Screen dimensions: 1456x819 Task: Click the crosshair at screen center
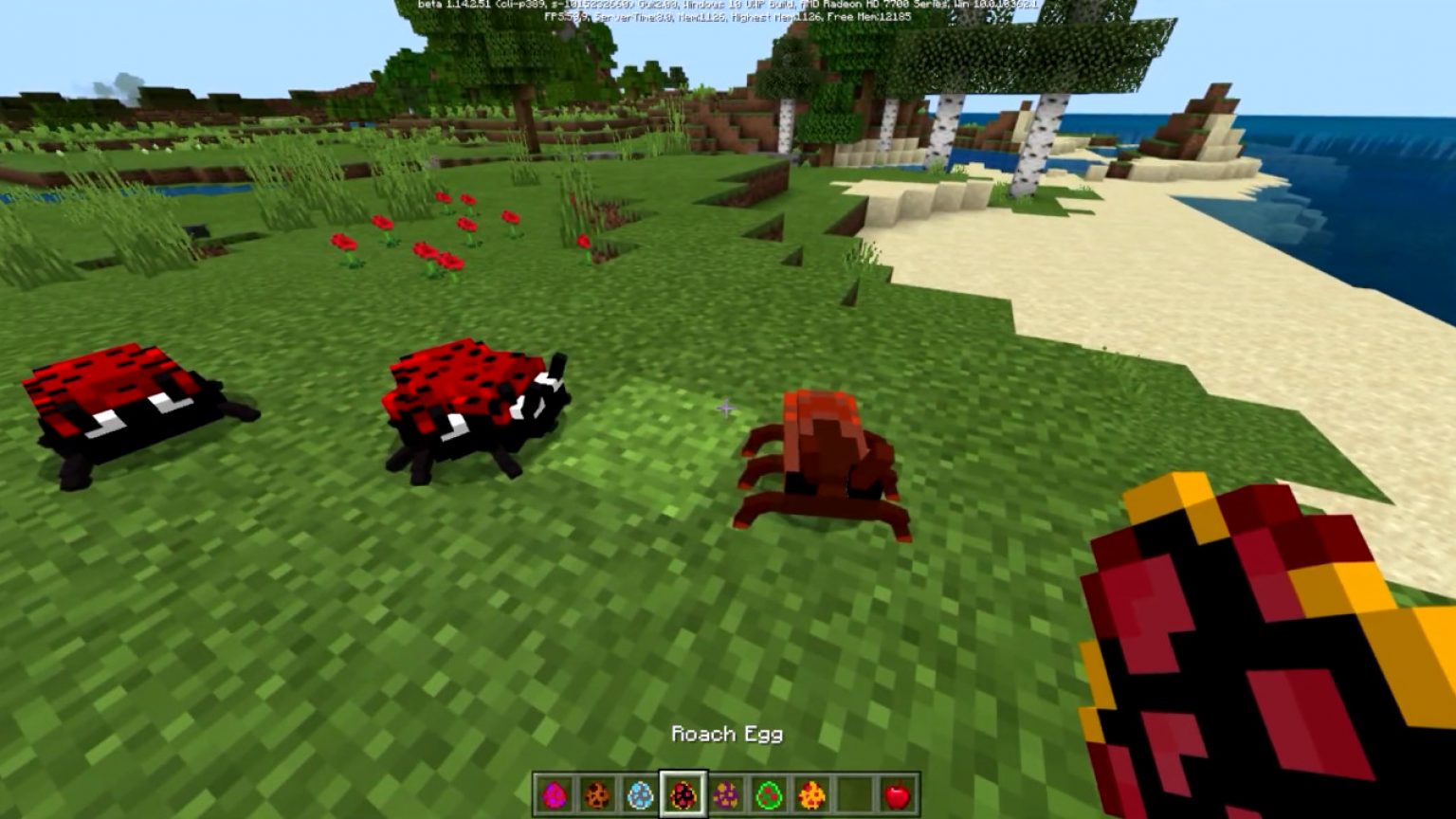tap(728, 408)
